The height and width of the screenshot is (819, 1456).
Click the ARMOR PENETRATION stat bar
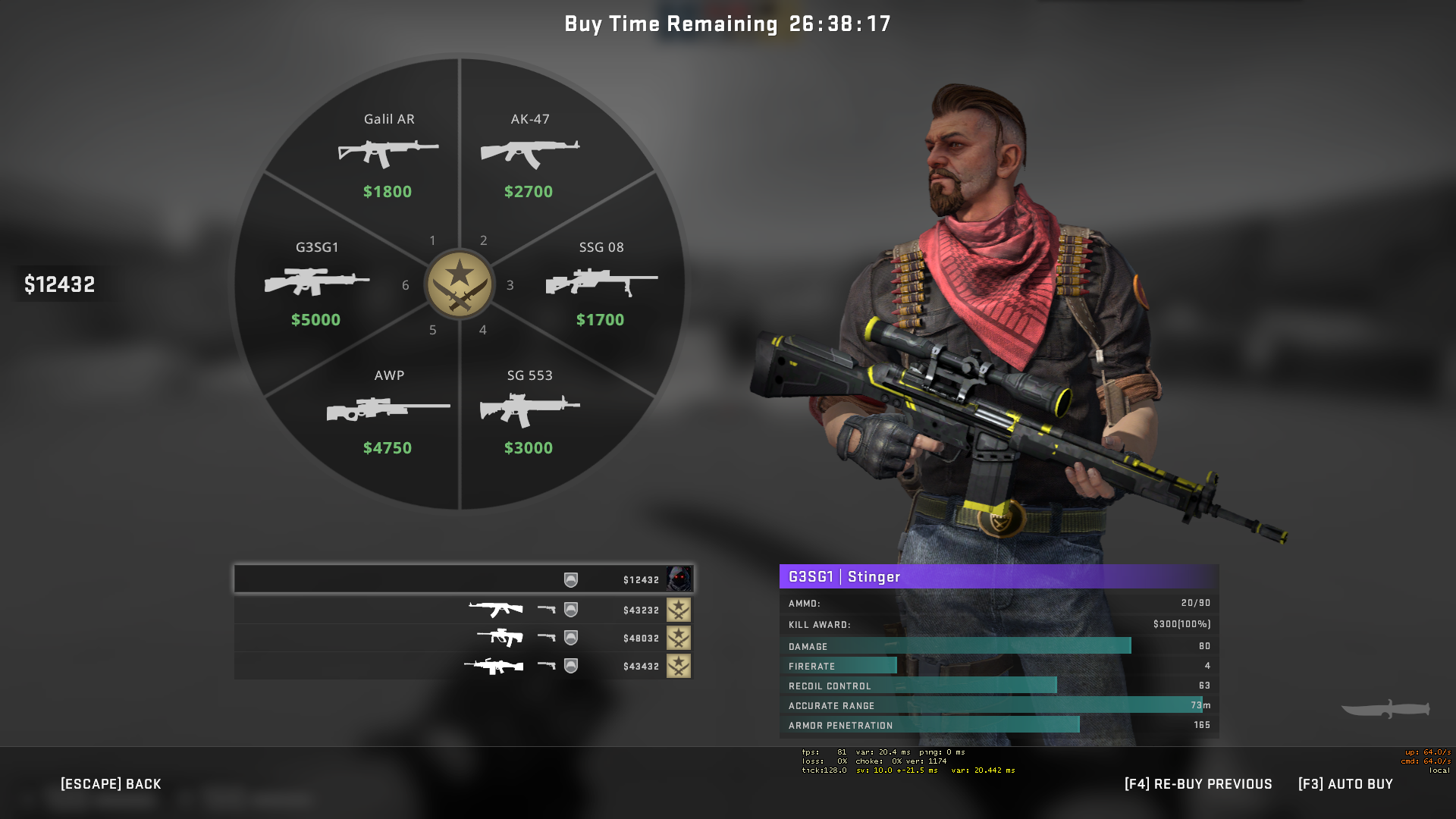(929, 725)
